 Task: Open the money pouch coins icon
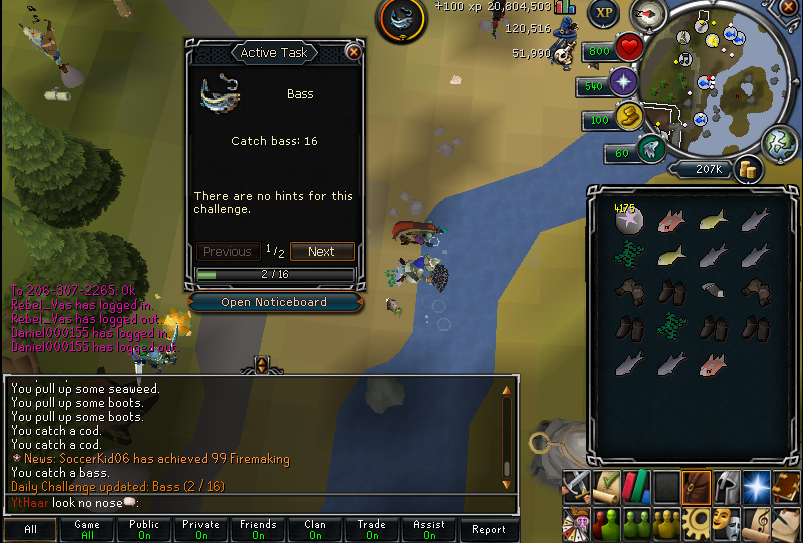pyautogui.click(x=747, y=170)
